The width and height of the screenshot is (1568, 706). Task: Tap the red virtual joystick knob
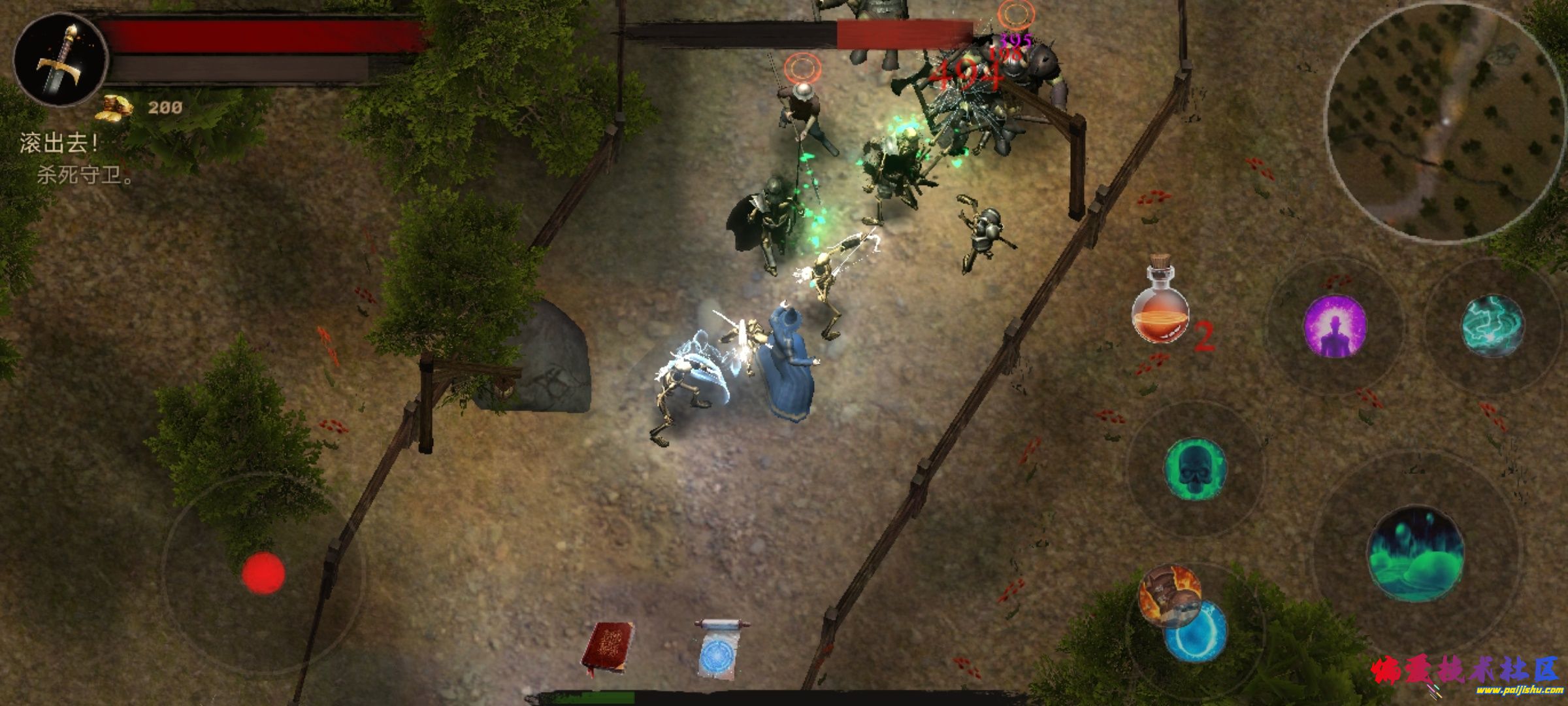click(x=263, y=573)
